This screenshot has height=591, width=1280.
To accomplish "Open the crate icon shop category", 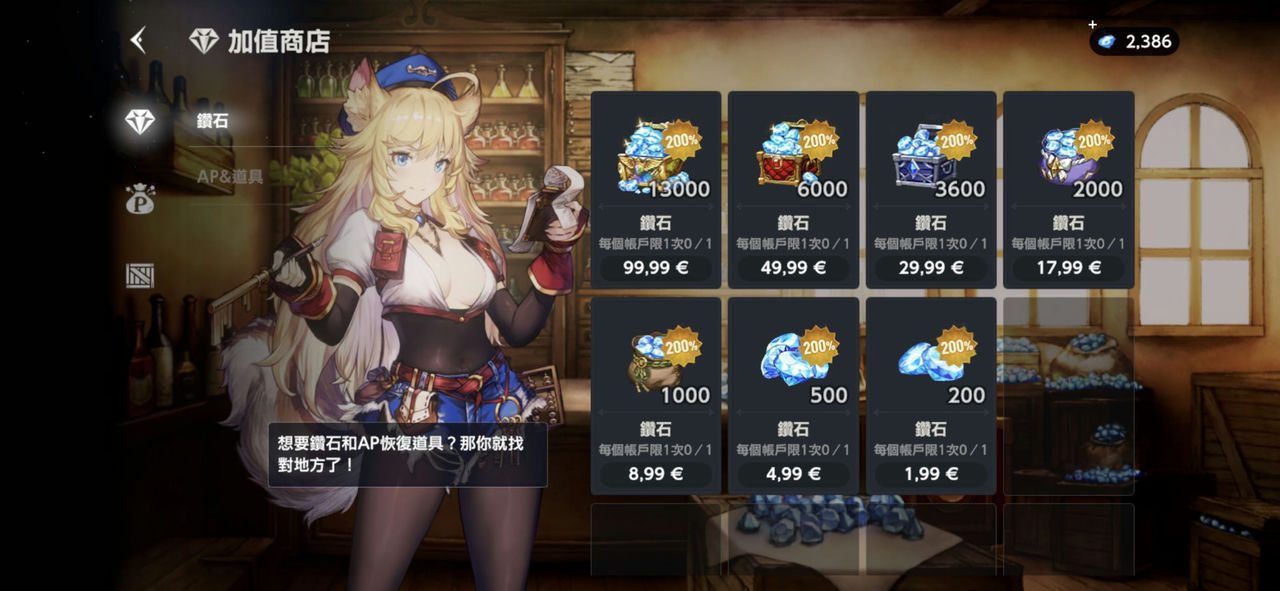I will (140, 275).
